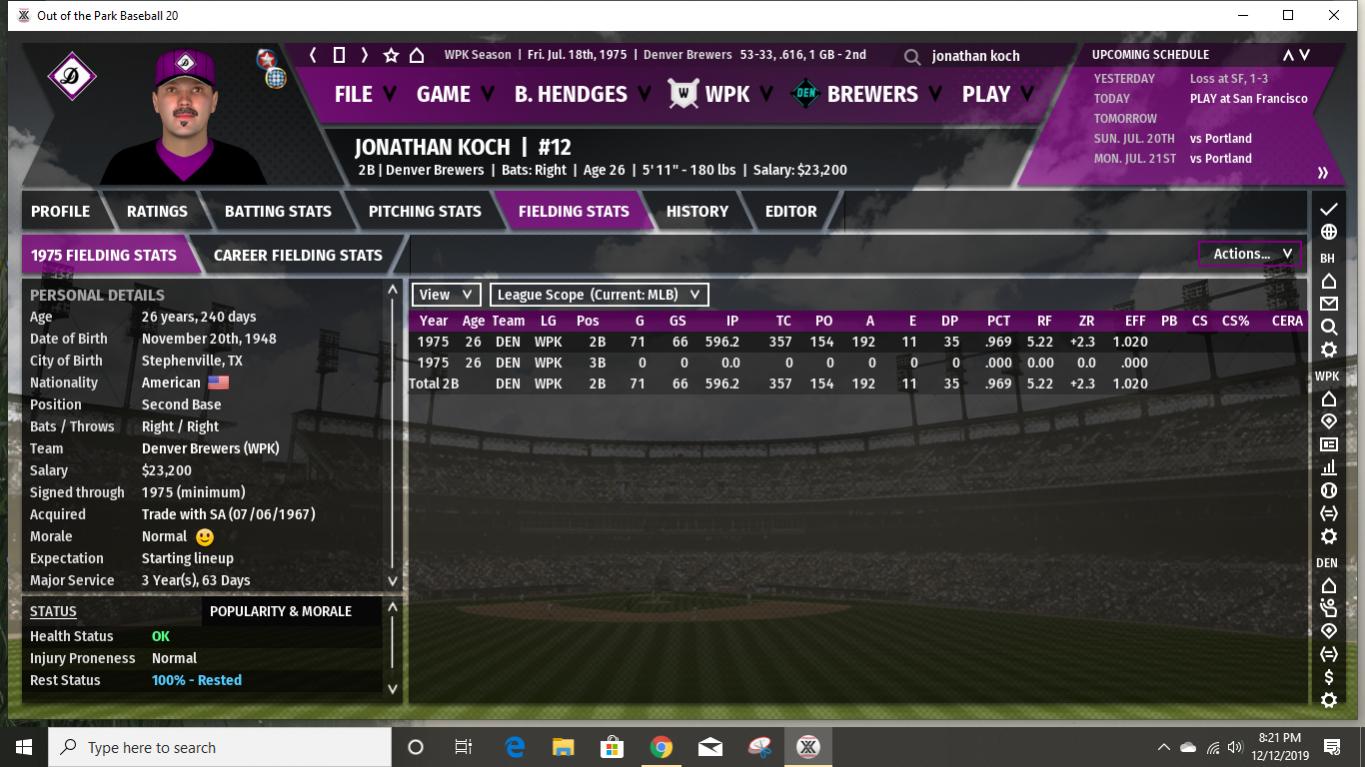Open the GAME menu

(x=443, y=94)
